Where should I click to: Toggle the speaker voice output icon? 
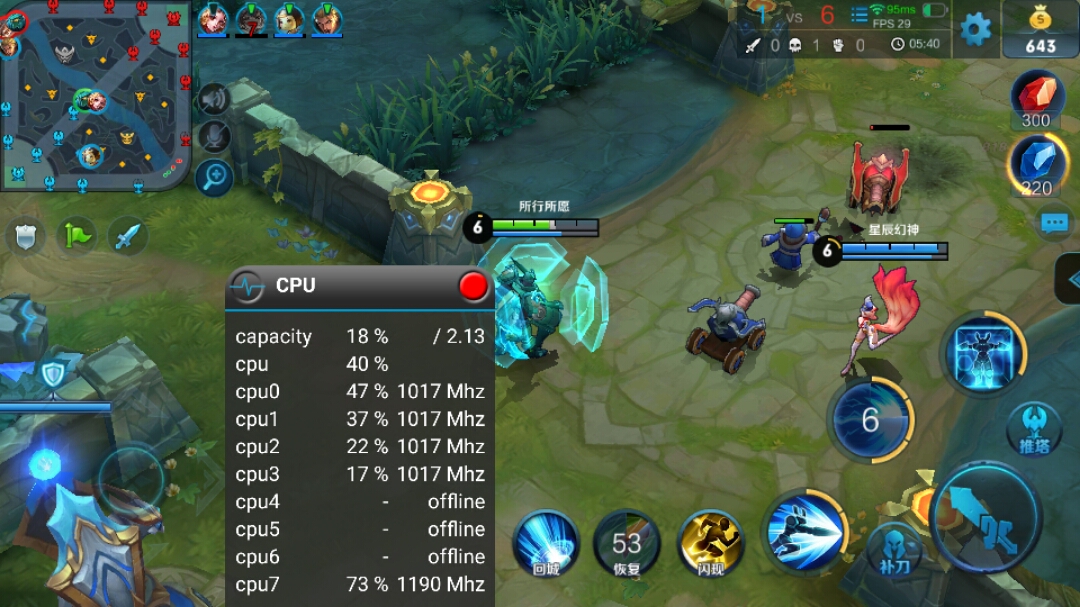click(213, 98)
